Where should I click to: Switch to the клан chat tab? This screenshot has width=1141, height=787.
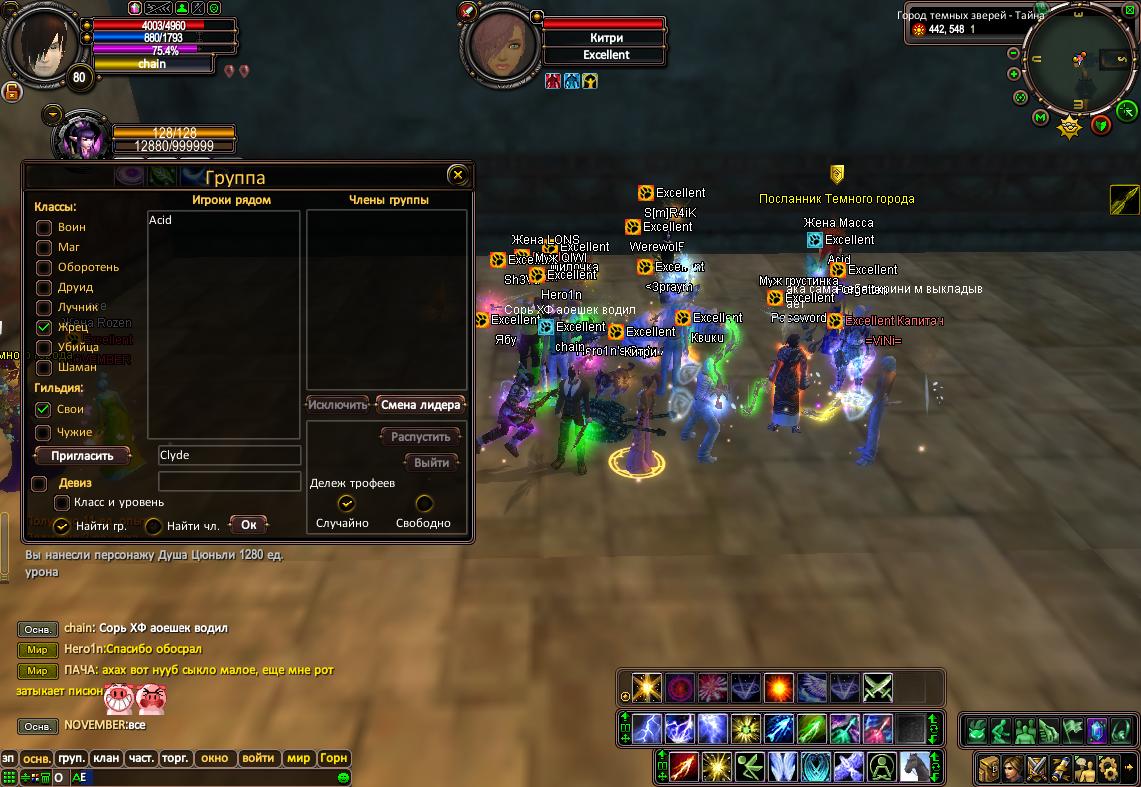[x=107, y=758]
